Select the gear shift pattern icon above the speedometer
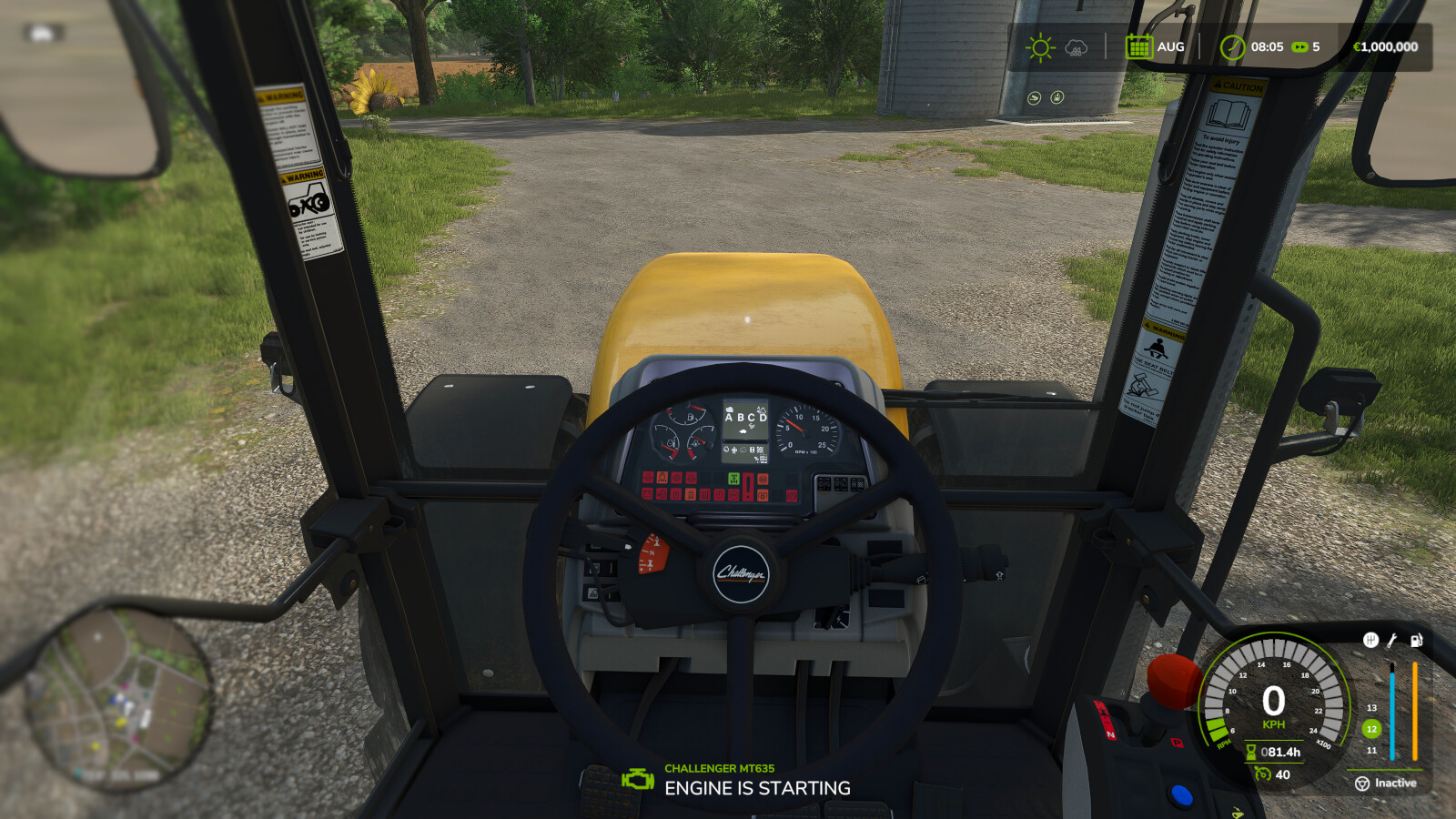 click(1370, 640)
